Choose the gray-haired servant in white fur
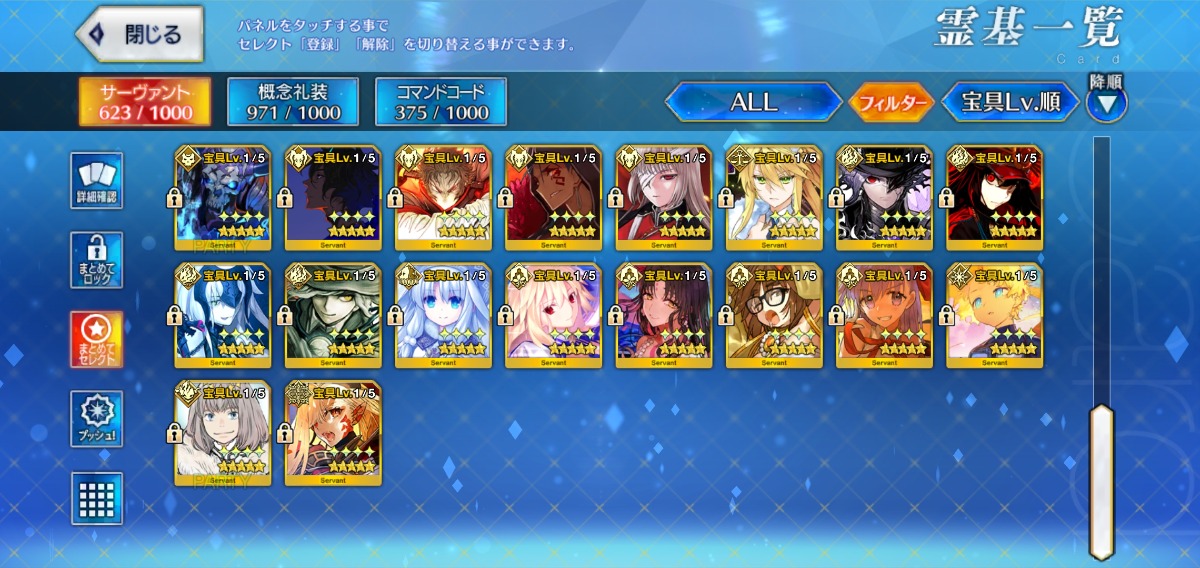1200x568 pixels. click(x=222, y=433)
